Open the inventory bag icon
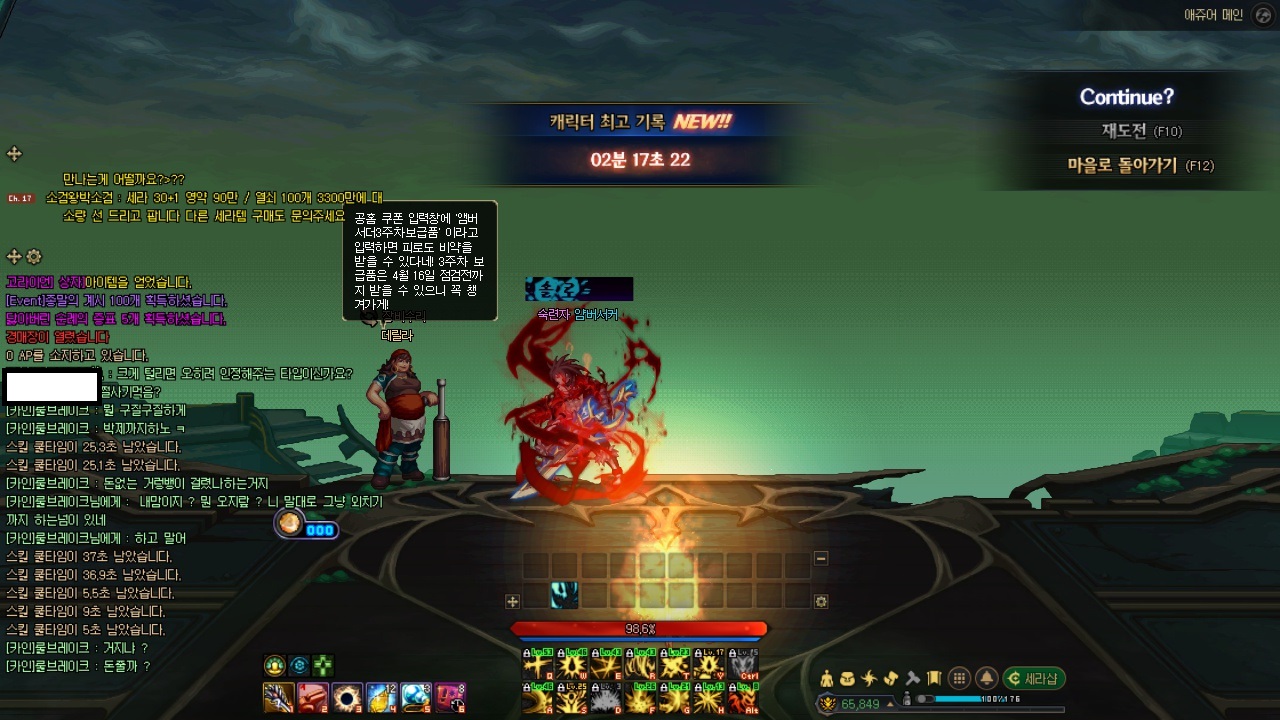Image resolution: width=1280 pixels, height=720 pixels. (848, 678)
